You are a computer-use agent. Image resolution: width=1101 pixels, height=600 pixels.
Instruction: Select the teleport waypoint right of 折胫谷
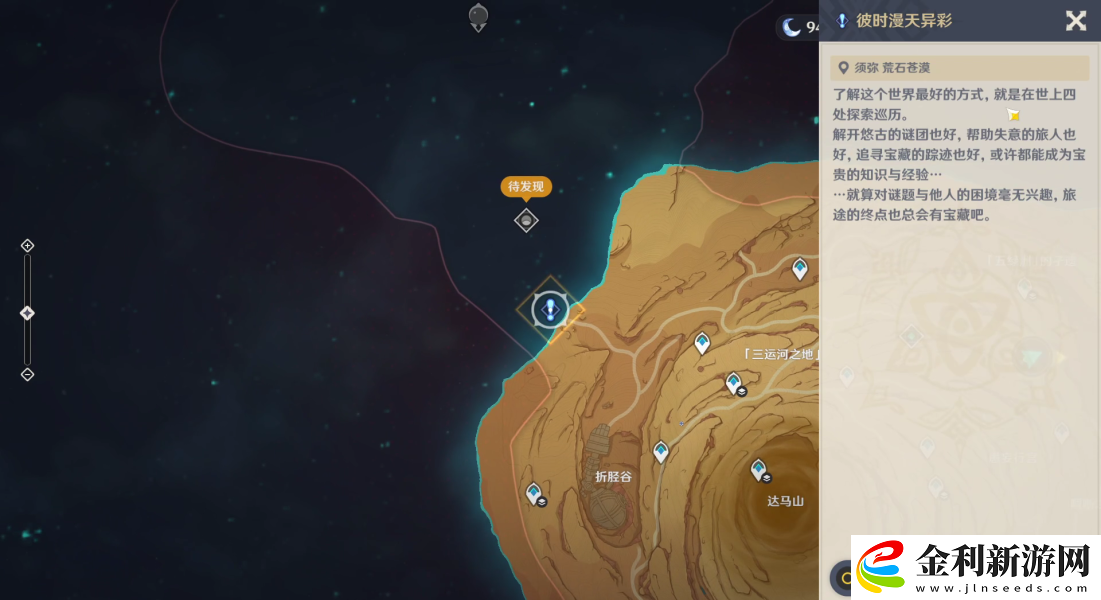click(x=660, y=452)
